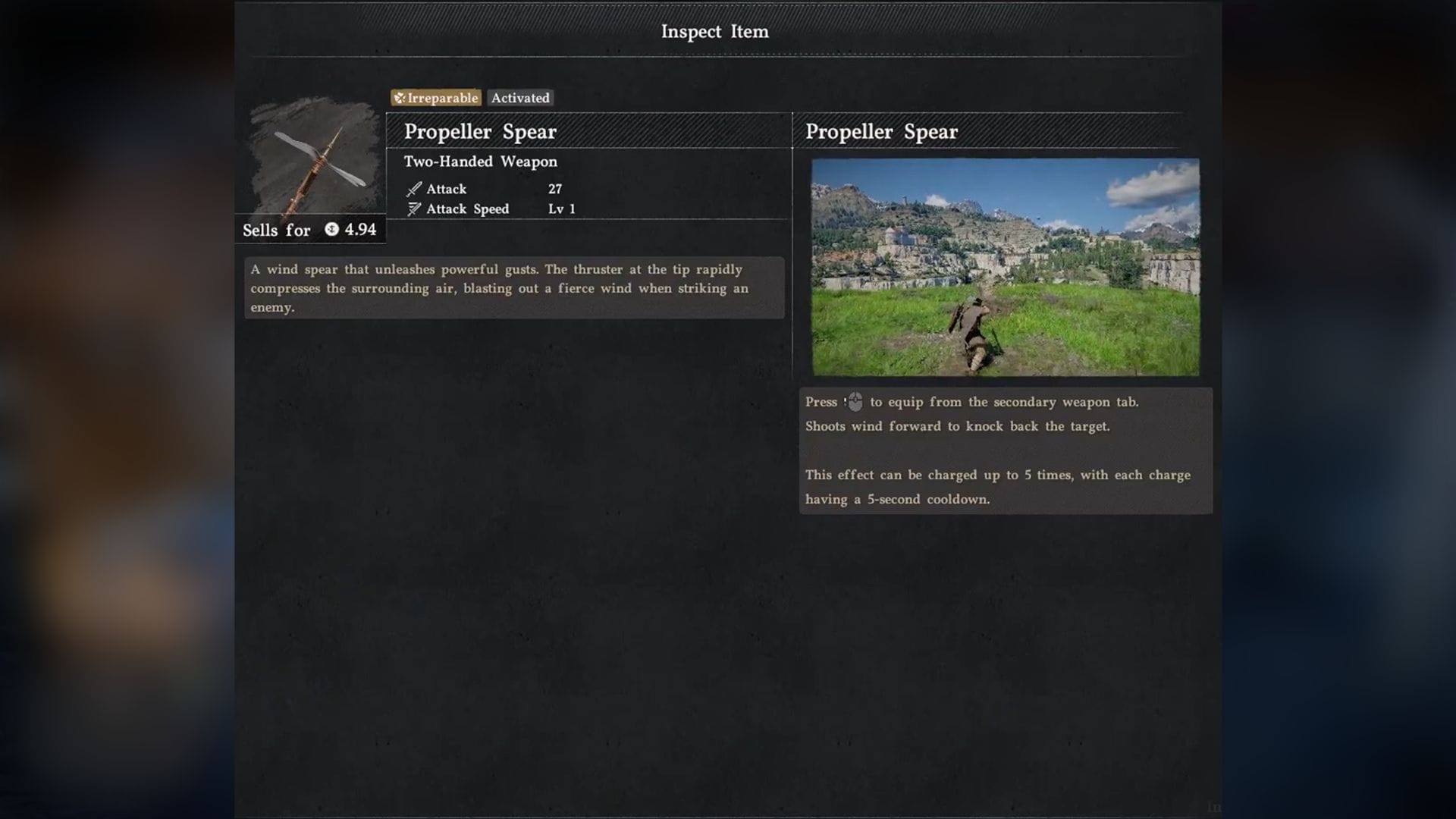Expand the weapon description panel
The height and width of the screenshot is (819, 1456).
coord(514,288)
